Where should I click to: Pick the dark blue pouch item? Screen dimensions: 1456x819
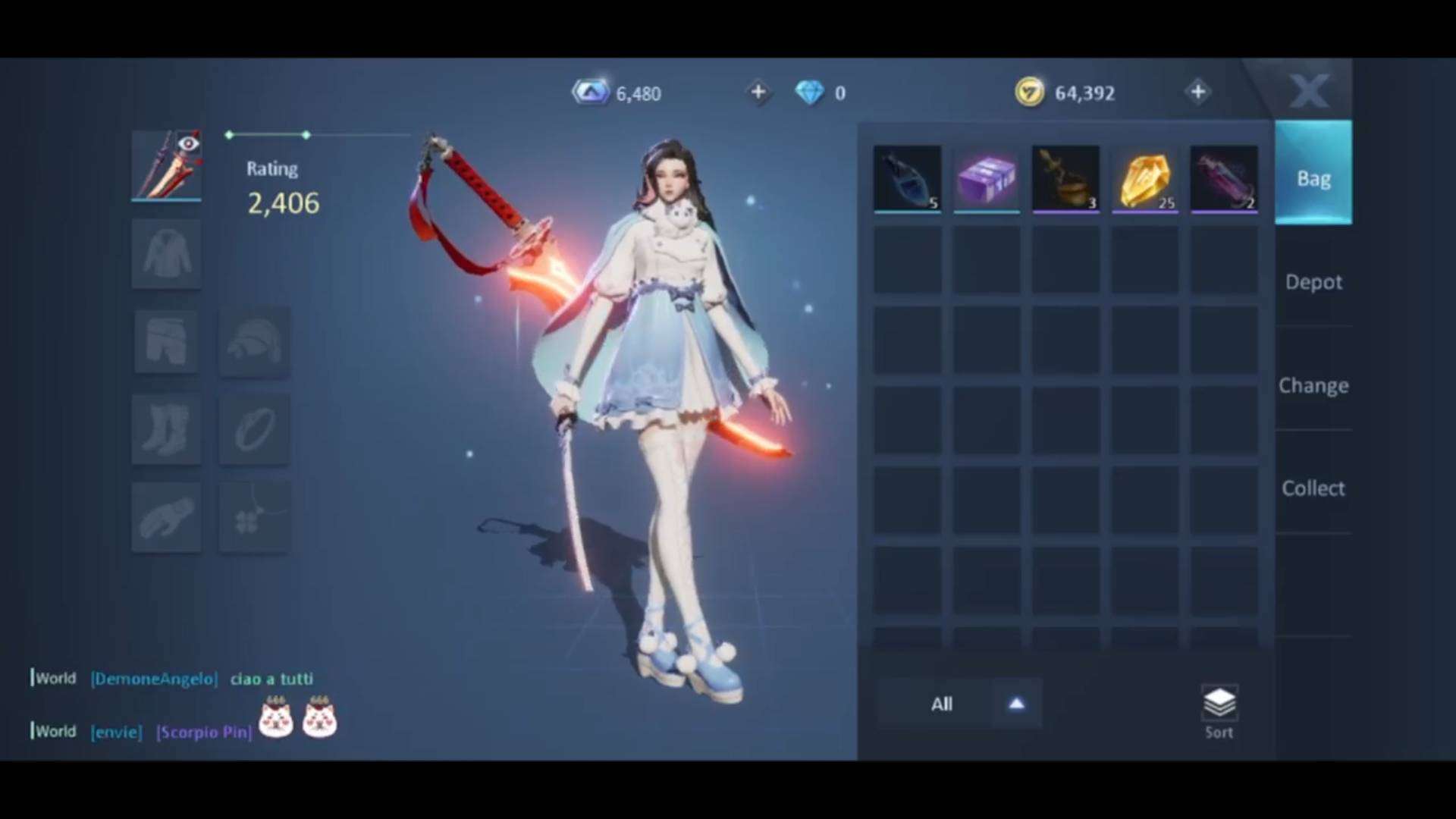point(907,179)
